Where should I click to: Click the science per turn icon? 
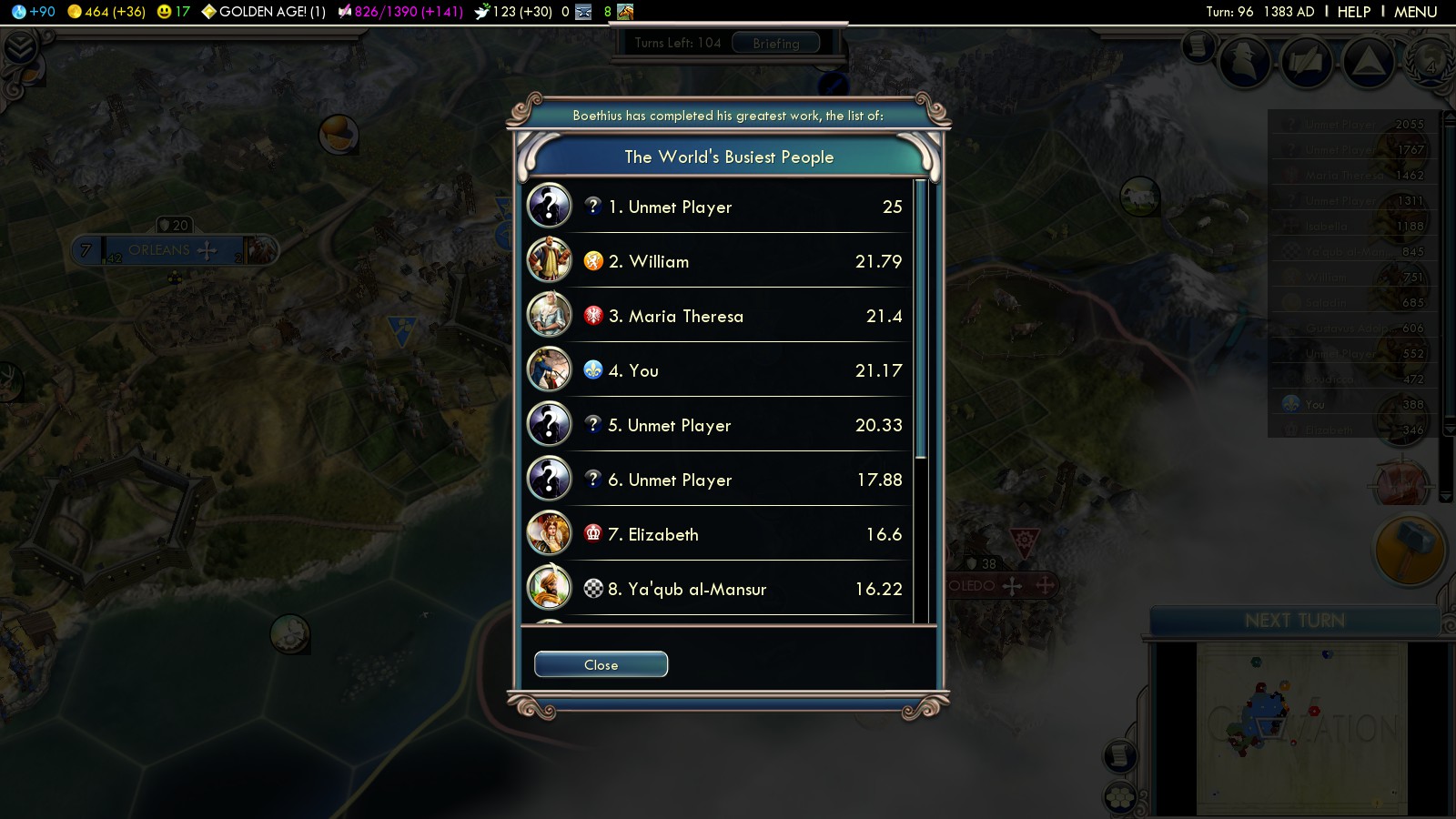coord(19,12)
